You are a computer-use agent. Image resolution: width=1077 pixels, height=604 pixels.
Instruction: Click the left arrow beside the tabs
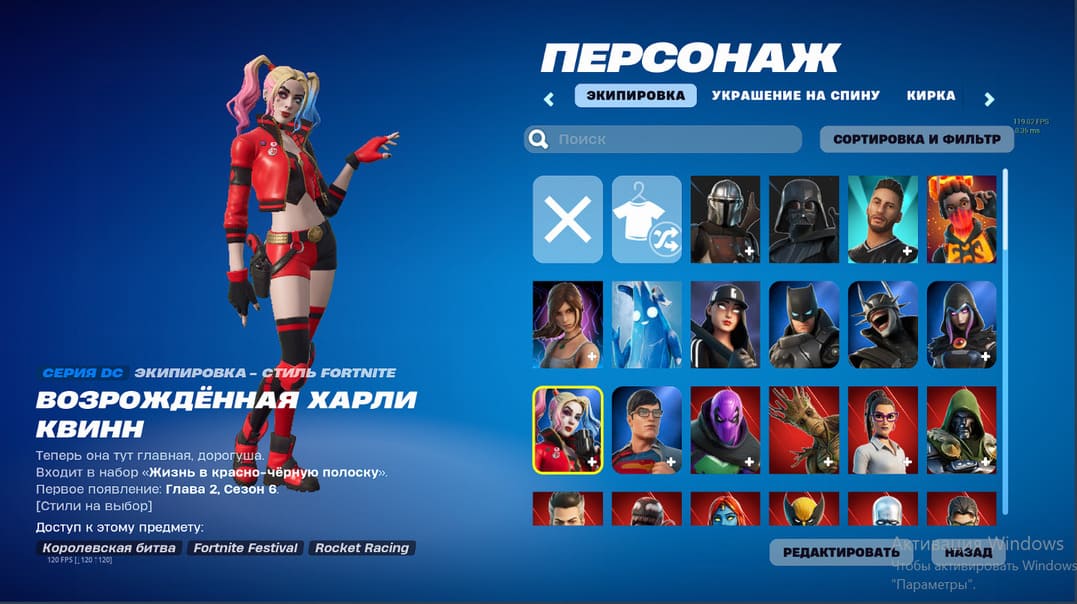pos(549,99)
